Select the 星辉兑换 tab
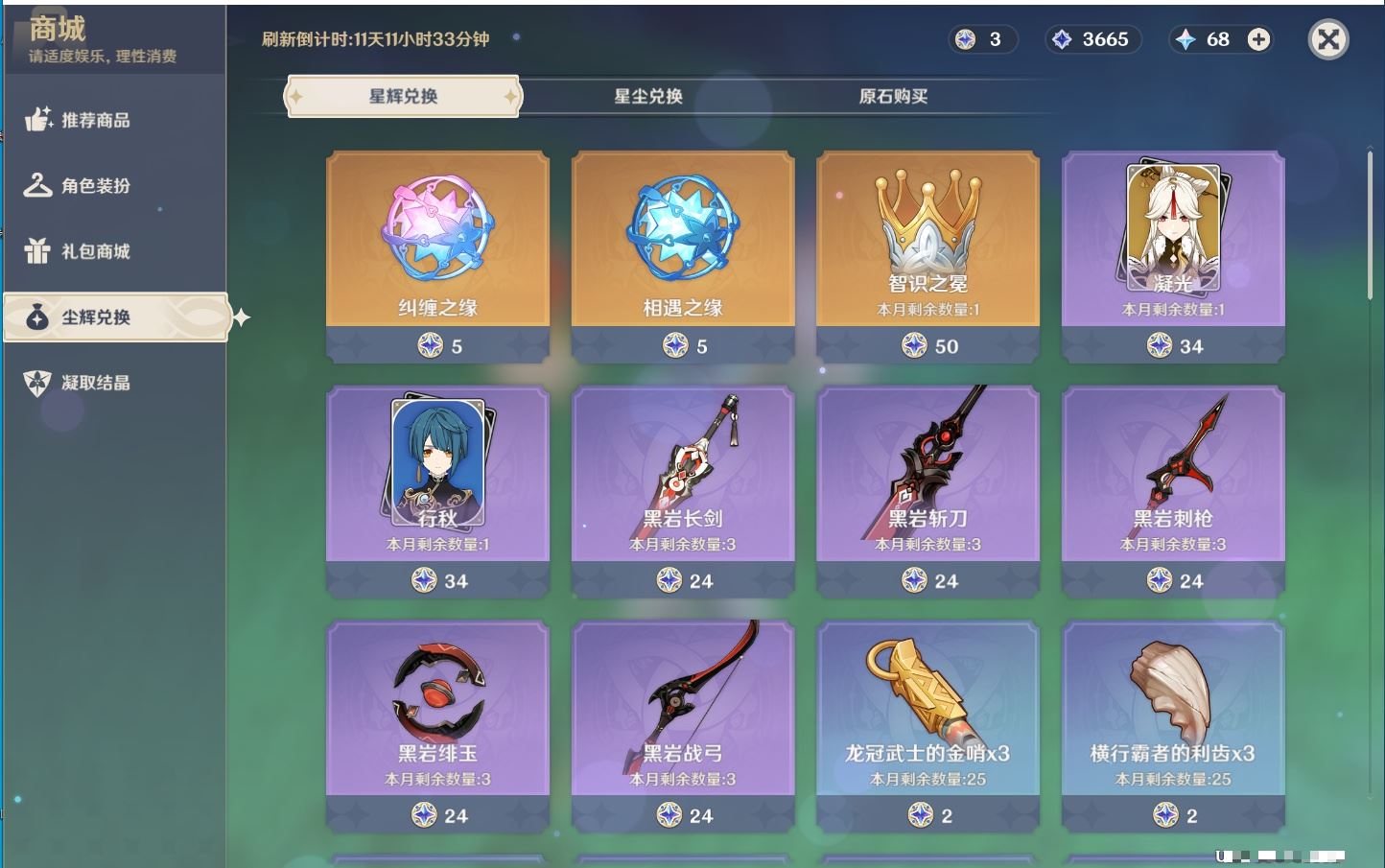This screenshot has height=868, width=1385. click(403, 96)
